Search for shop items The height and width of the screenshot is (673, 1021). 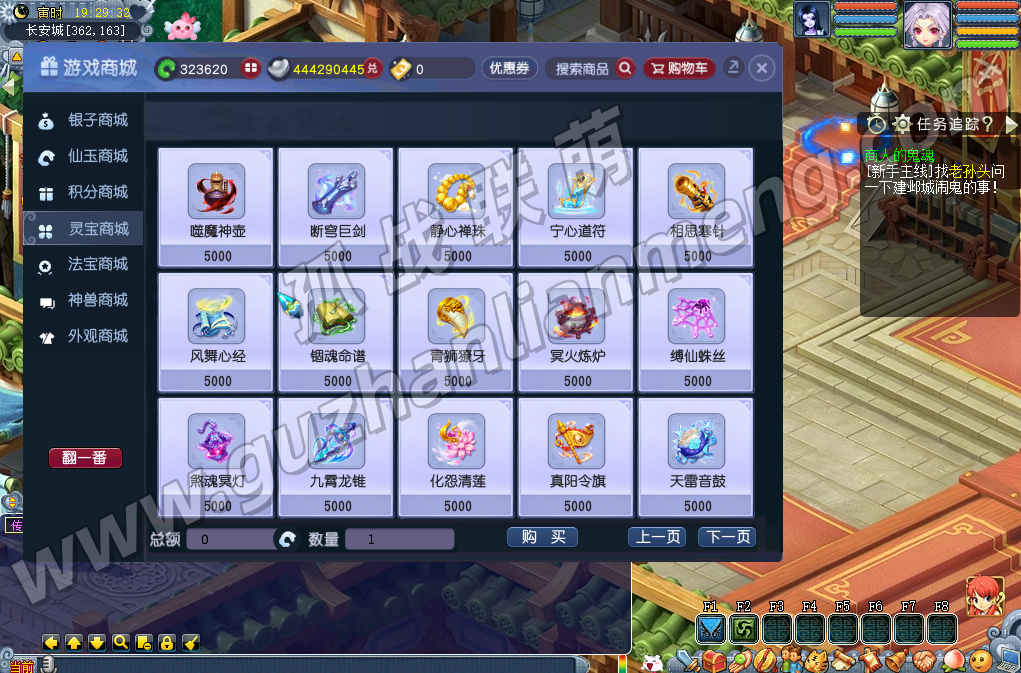coord(594,68)
